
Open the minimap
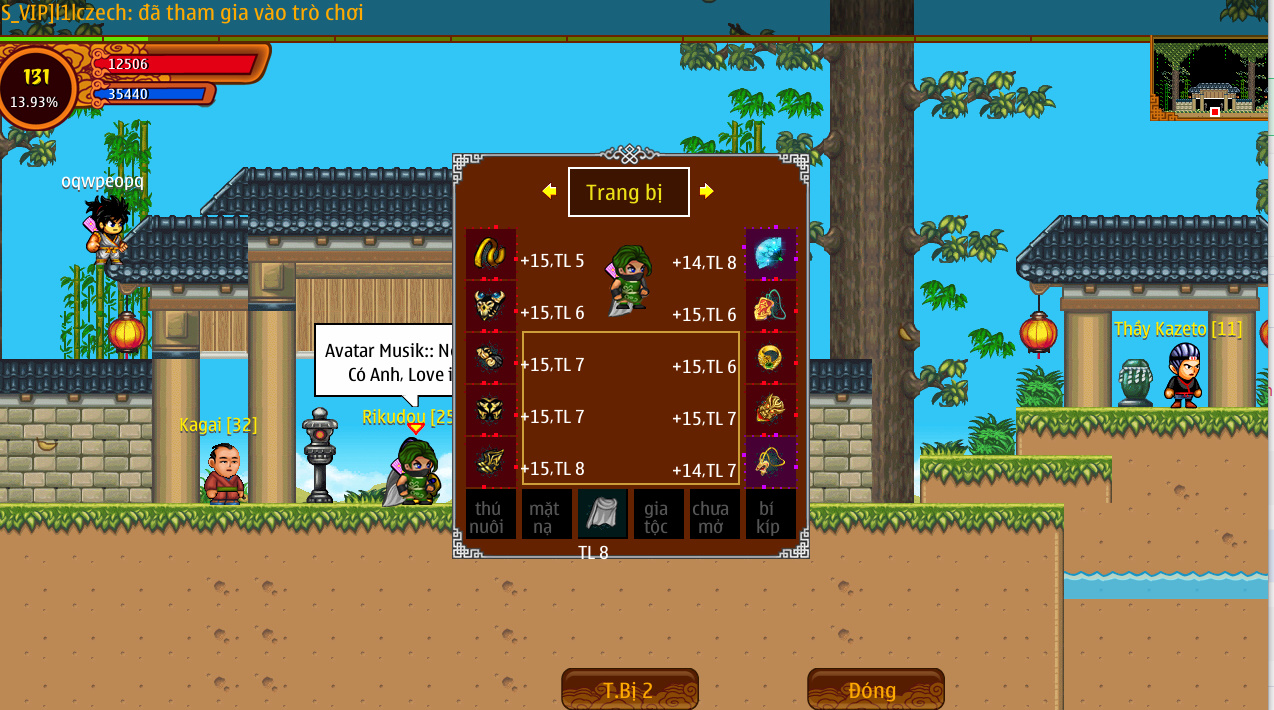point(1211,80)
